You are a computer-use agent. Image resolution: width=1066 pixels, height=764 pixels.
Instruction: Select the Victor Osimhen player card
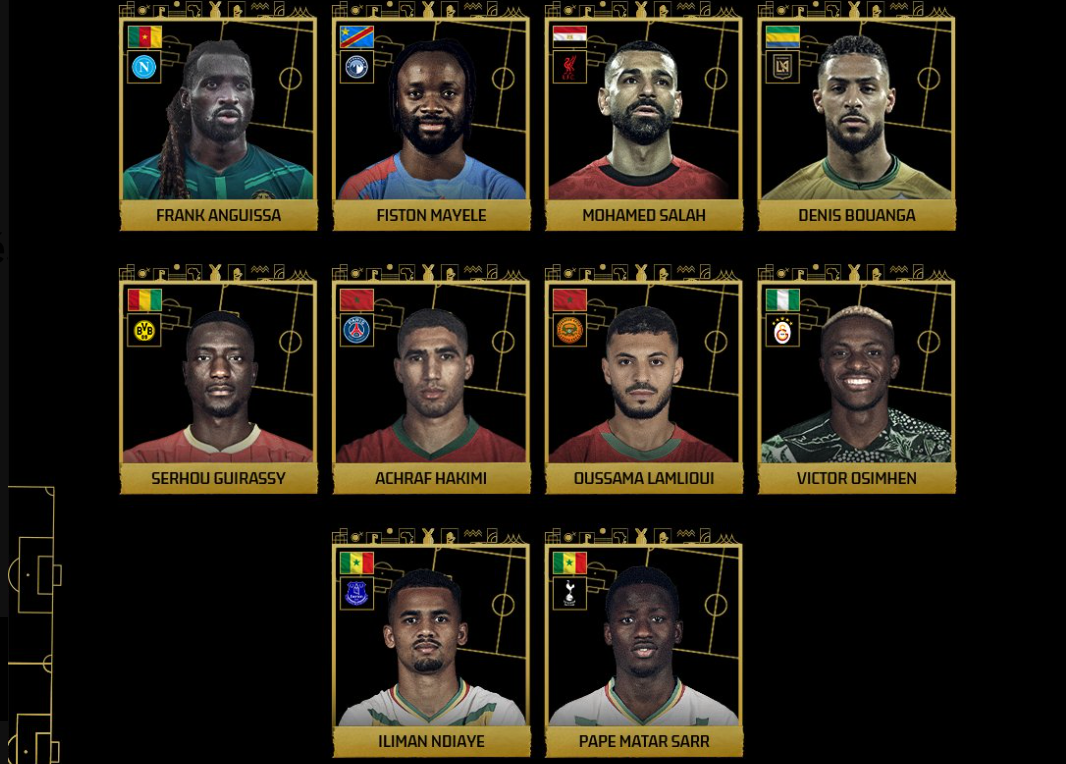pyautogui.click(x=857, y=383)
